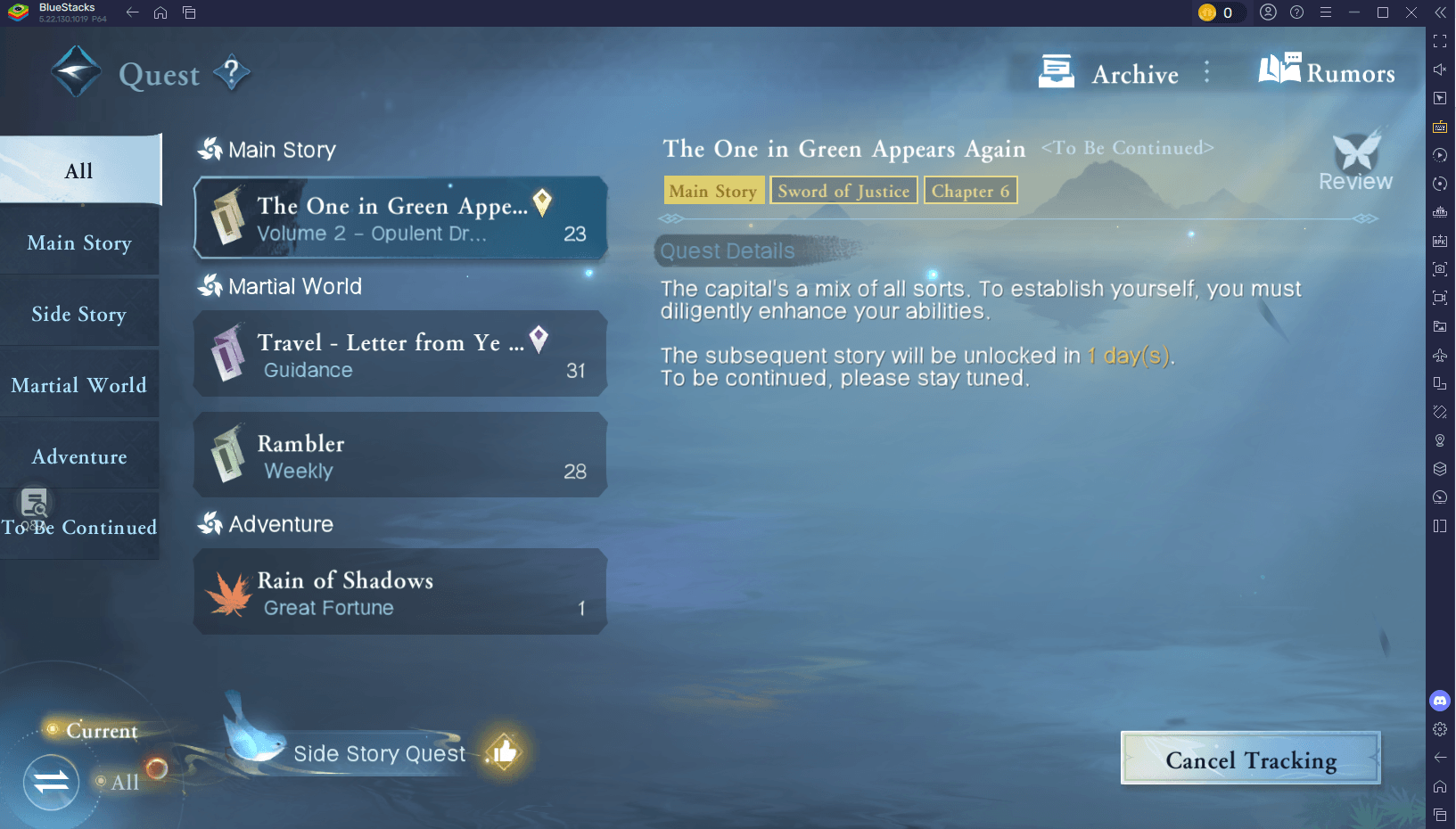Mute sound via BlueStacks volume icon
This screenshot has width=1456, height=829.
point(1440,69)
